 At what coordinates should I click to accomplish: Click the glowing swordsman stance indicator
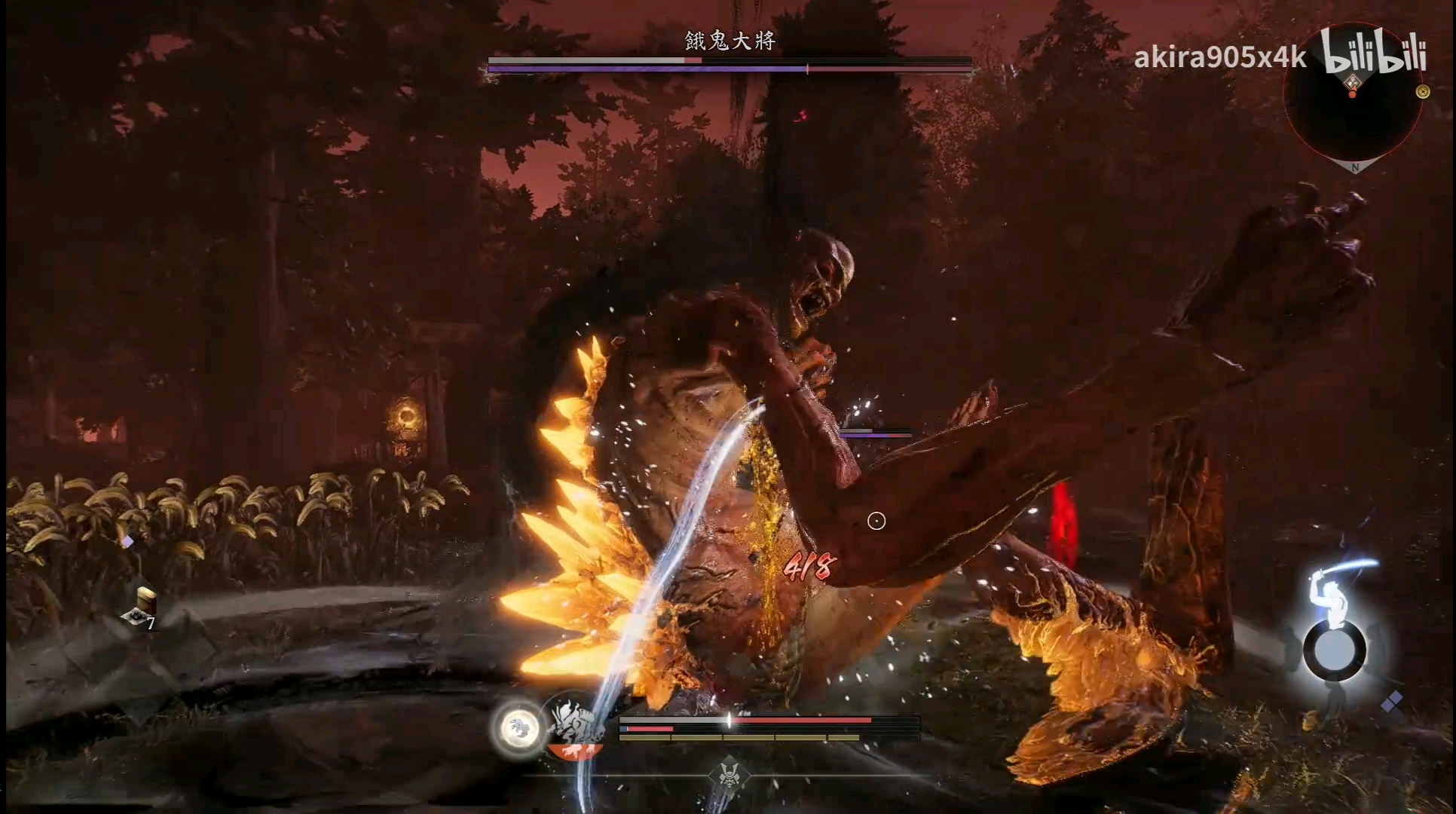click(1335, 620)
